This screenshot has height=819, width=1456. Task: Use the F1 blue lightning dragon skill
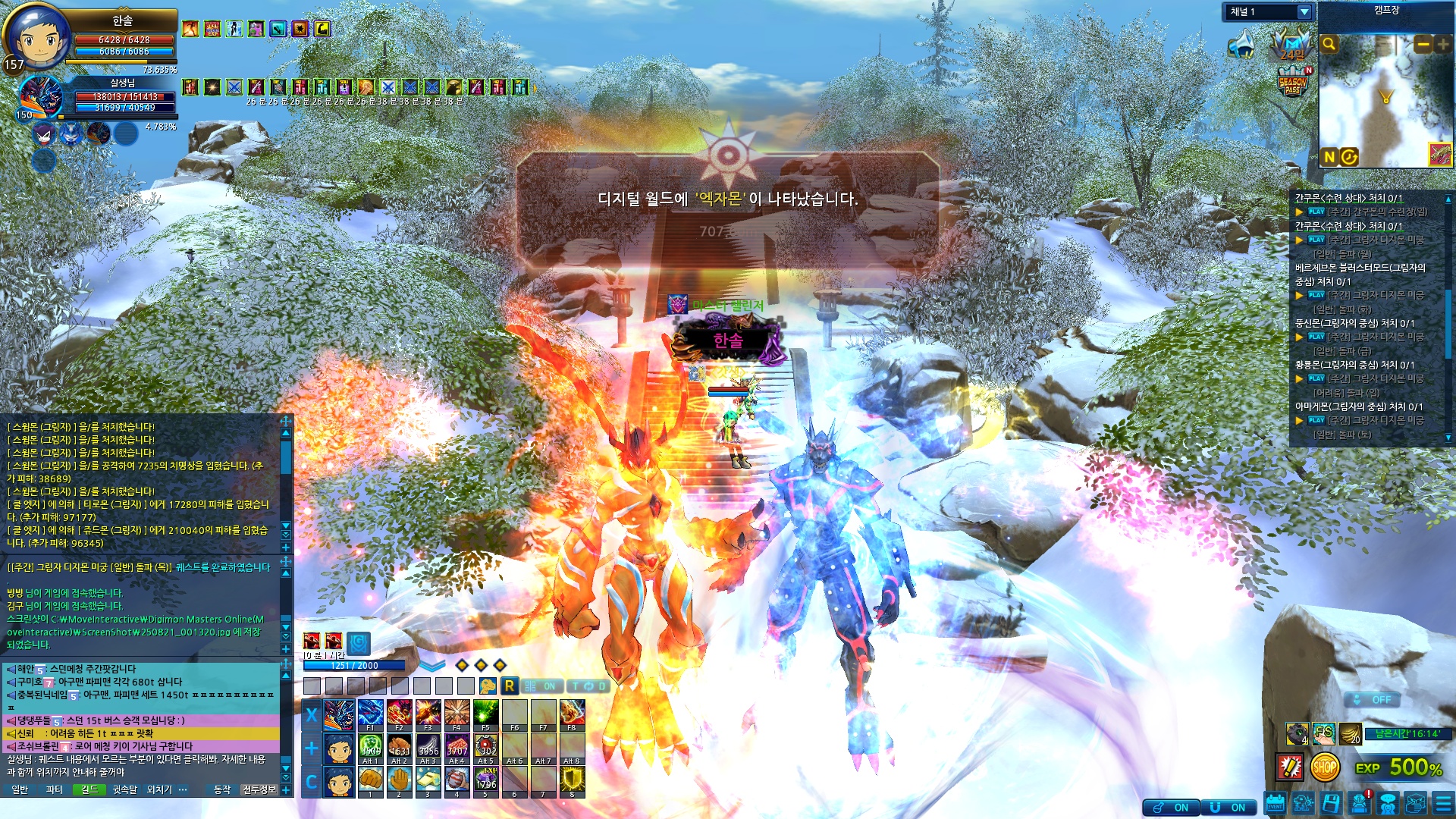pyautogui.click(x=370, y=714)
